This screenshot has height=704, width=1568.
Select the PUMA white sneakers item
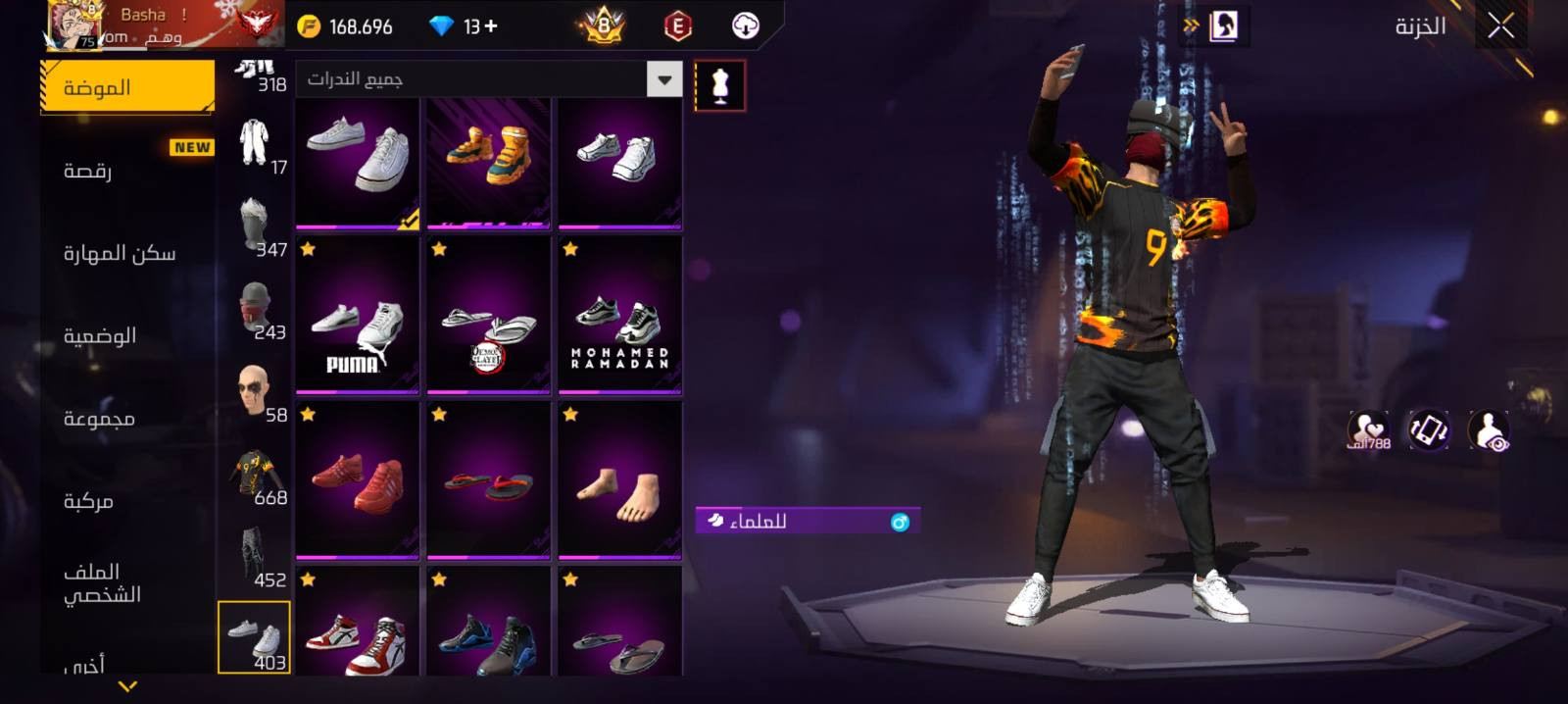click(x=358, y=316)
